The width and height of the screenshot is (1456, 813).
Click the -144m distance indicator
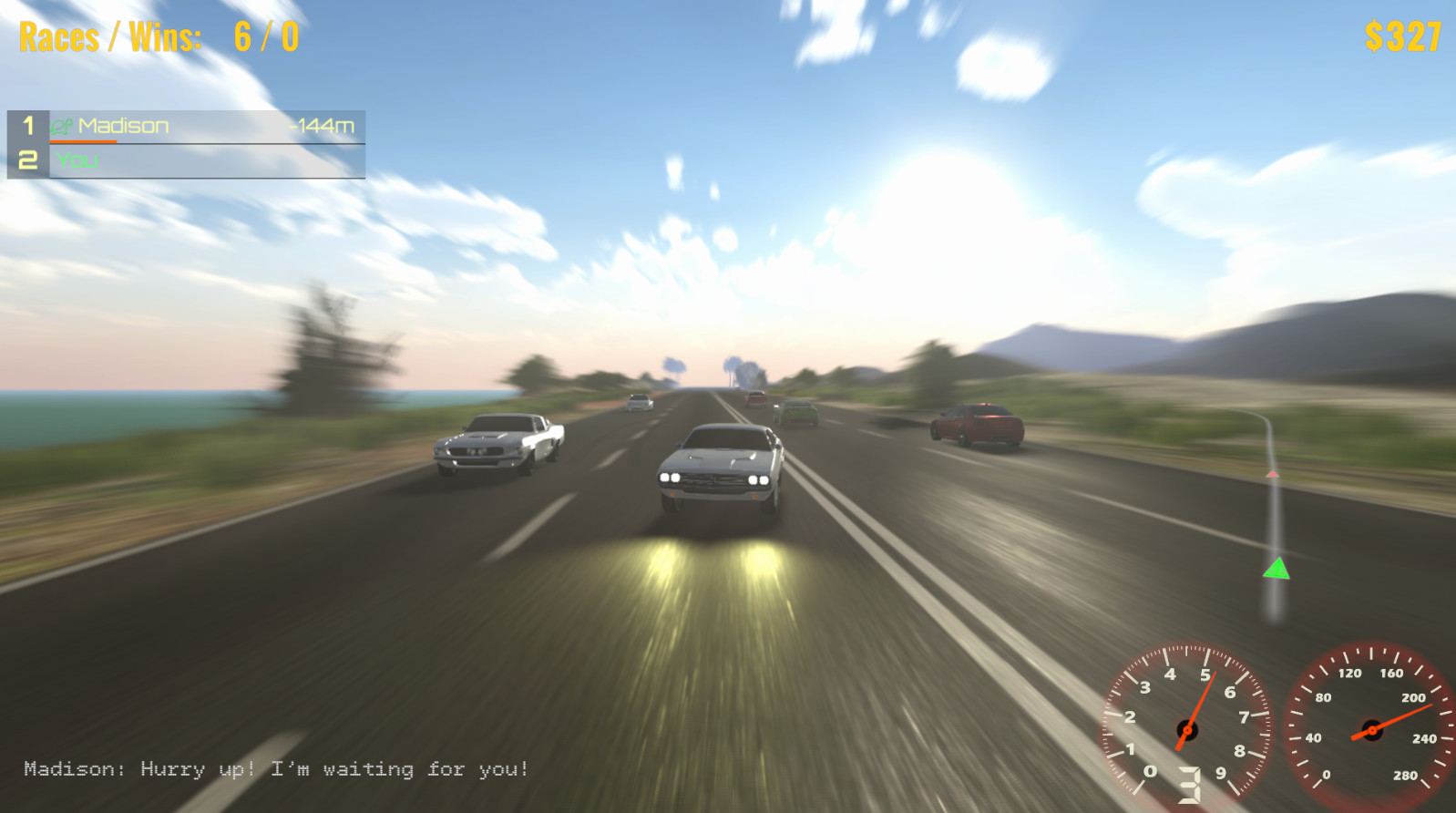tap(321, 127)
